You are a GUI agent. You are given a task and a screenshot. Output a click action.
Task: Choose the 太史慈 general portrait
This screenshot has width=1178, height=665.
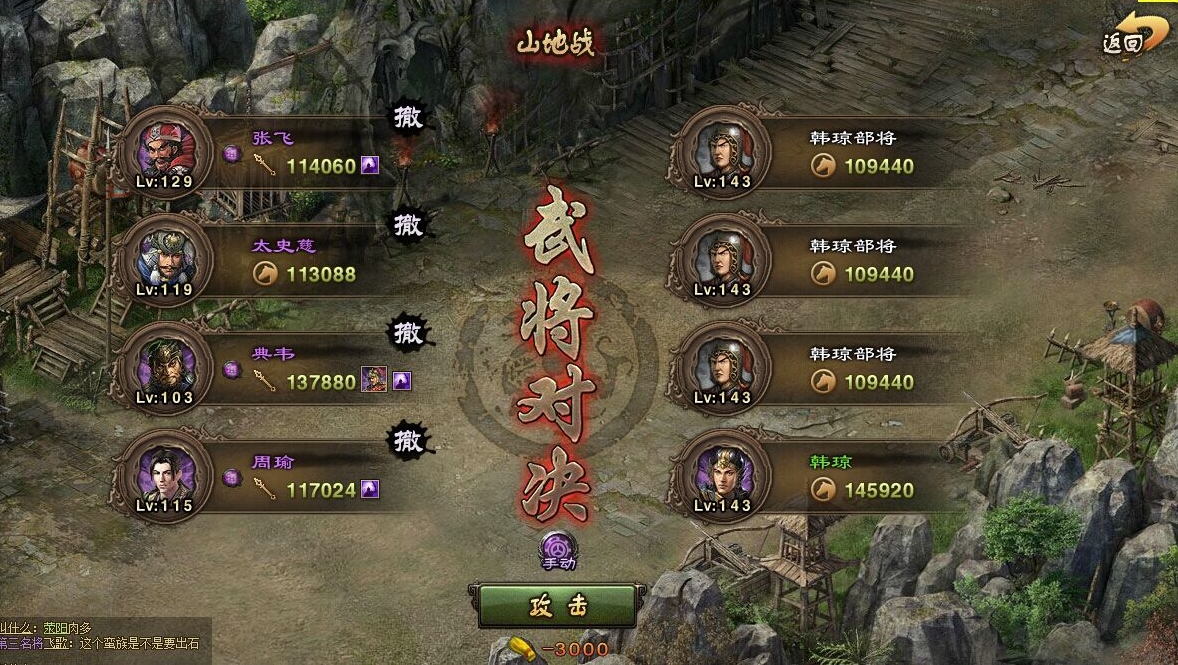click(163, 261)
